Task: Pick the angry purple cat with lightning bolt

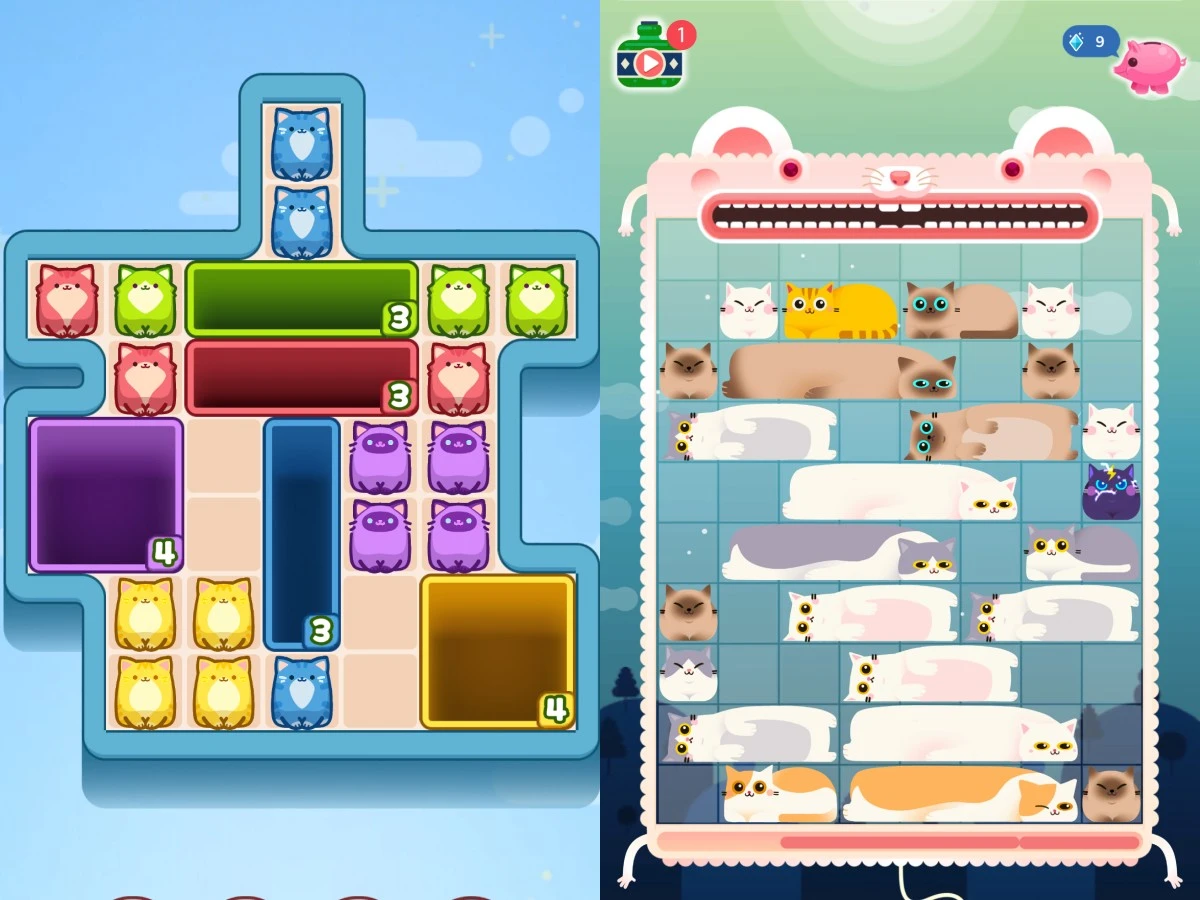Action: [1111, 492]
